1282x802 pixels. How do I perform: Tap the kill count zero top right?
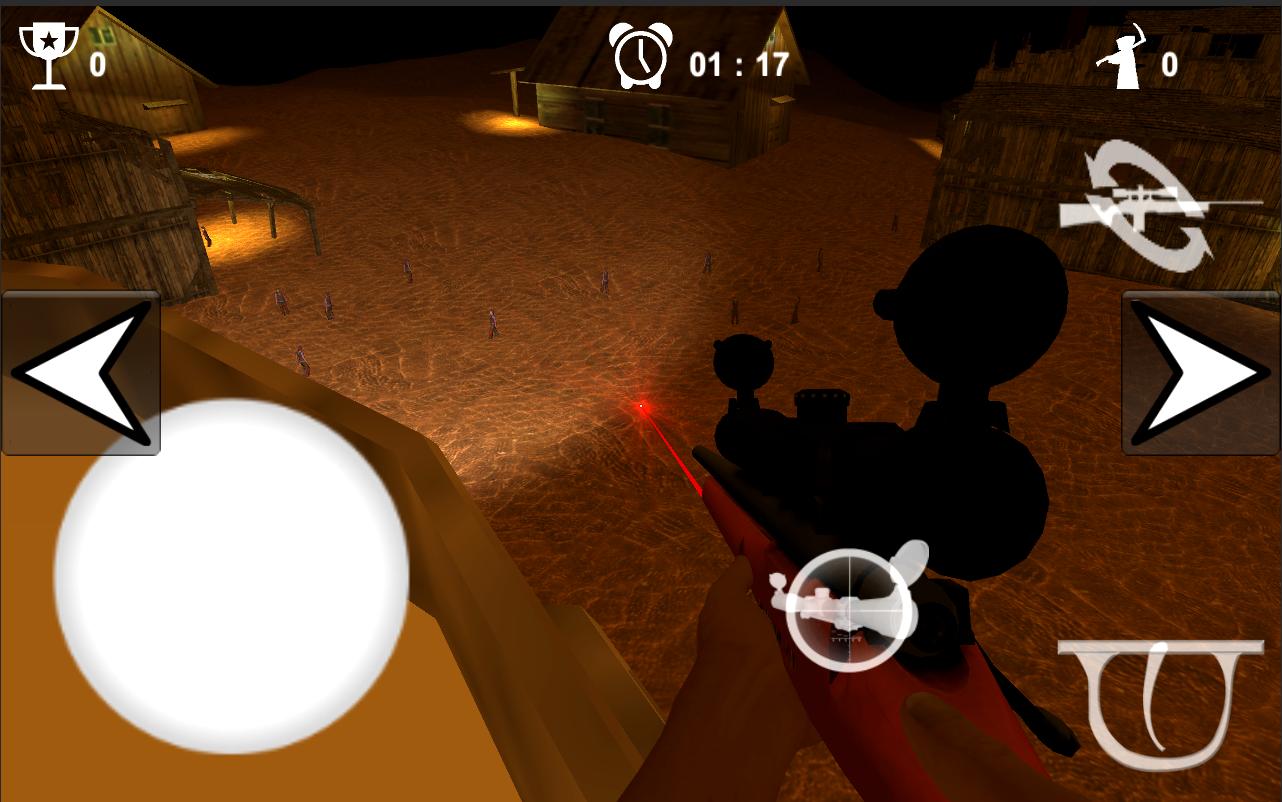click(1168, 63)
